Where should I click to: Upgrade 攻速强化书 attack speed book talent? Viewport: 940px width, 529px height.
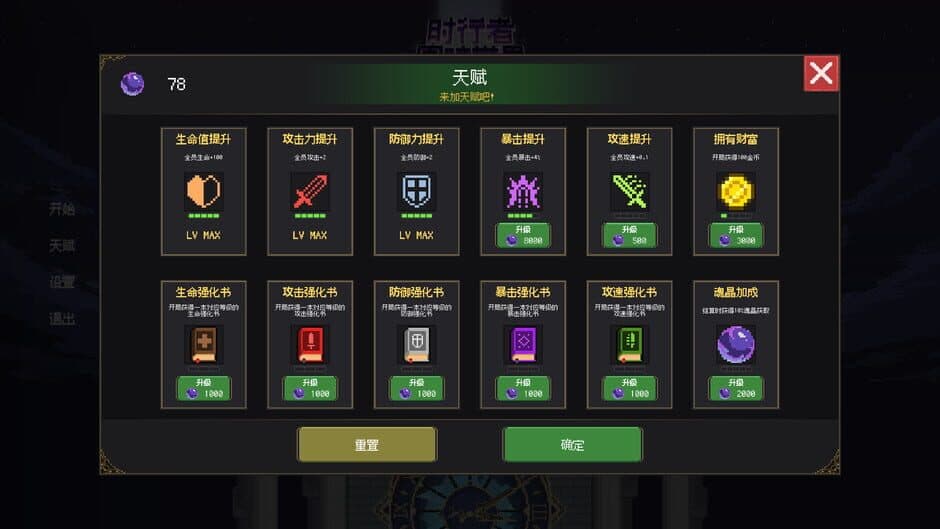pos(629,388)
